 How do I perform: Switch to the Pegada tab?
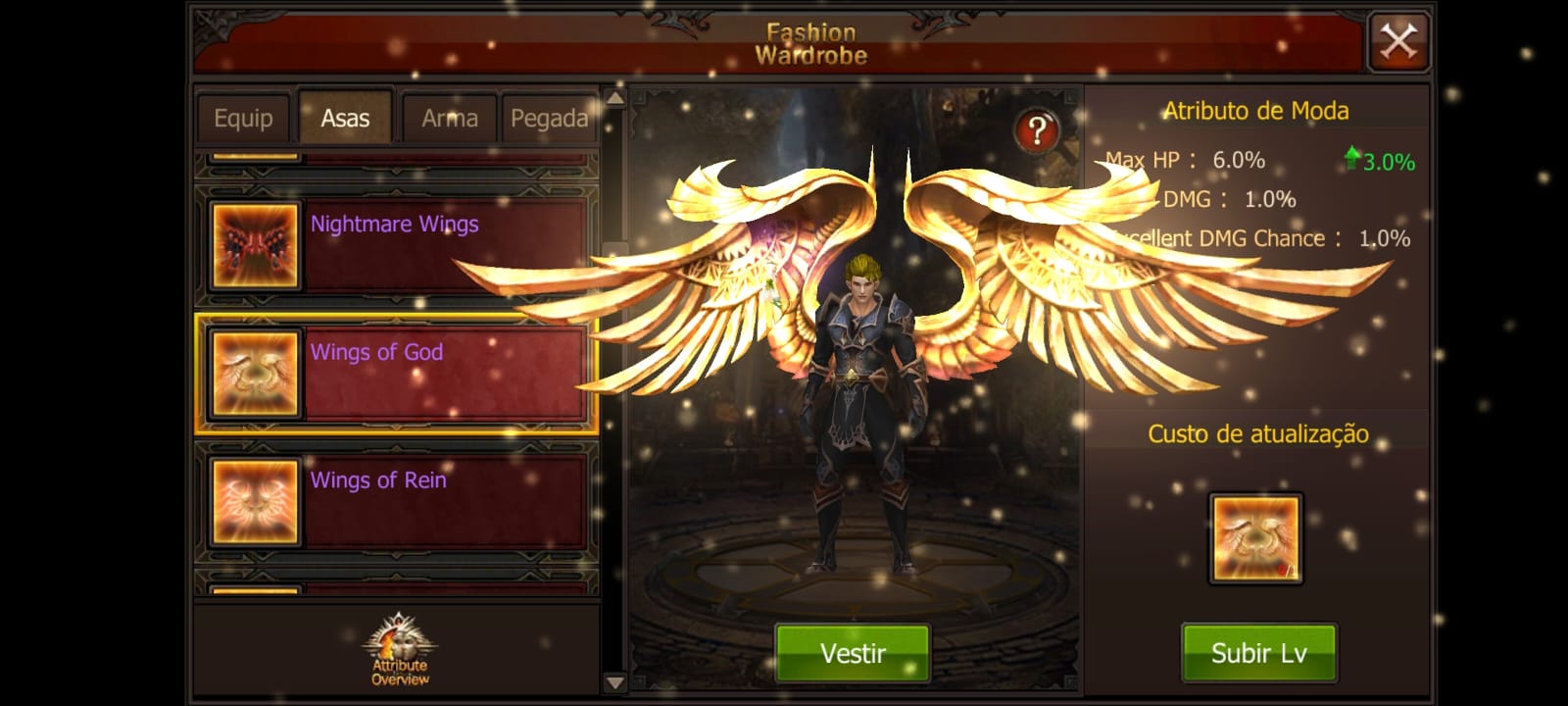549,119
